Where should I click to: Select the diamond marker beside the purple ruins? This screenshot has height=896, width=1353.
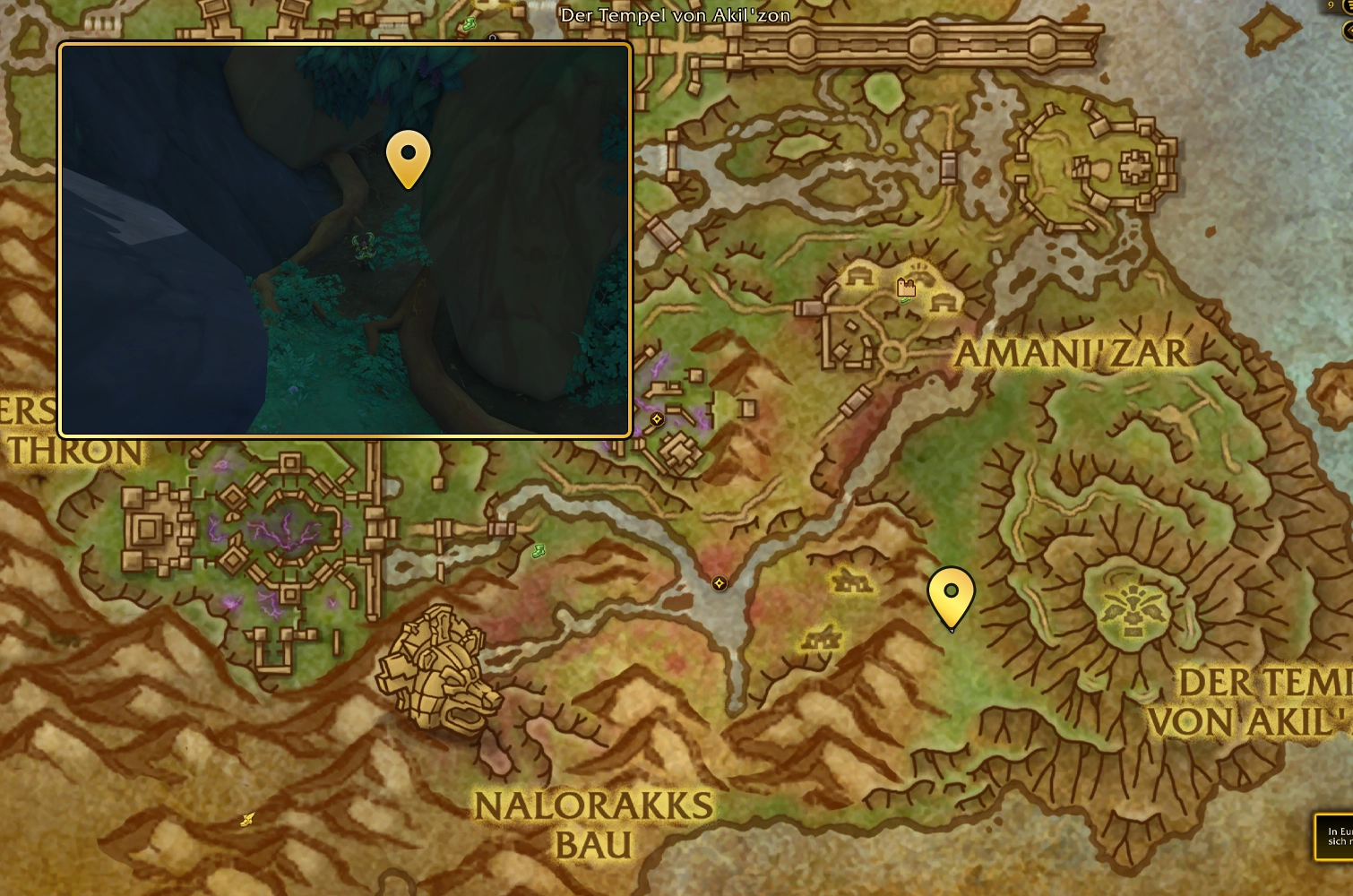click(x=657, y=419)
